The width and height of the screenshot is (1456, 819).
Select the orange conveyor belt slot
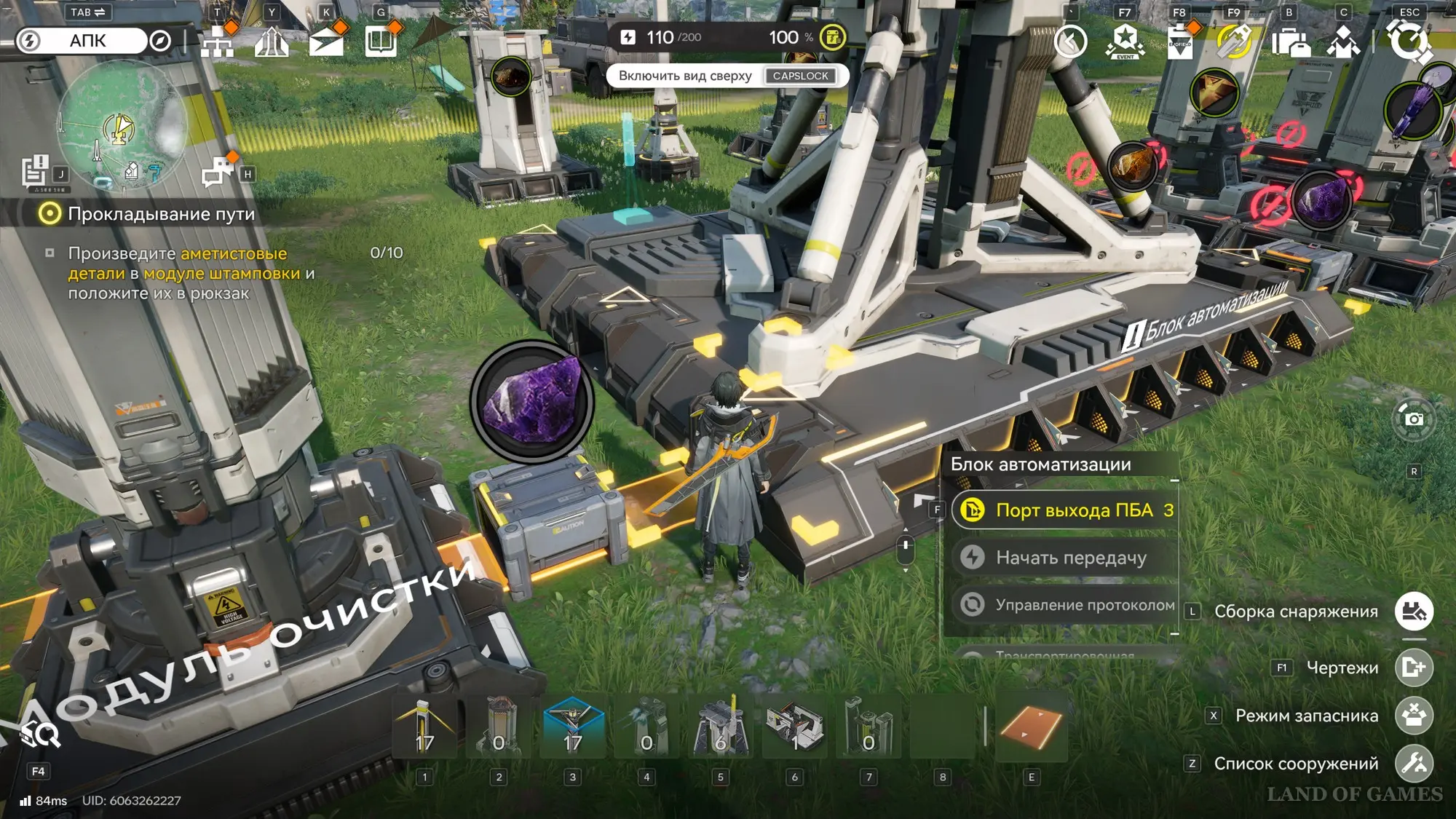click(x=1031, y=728)
